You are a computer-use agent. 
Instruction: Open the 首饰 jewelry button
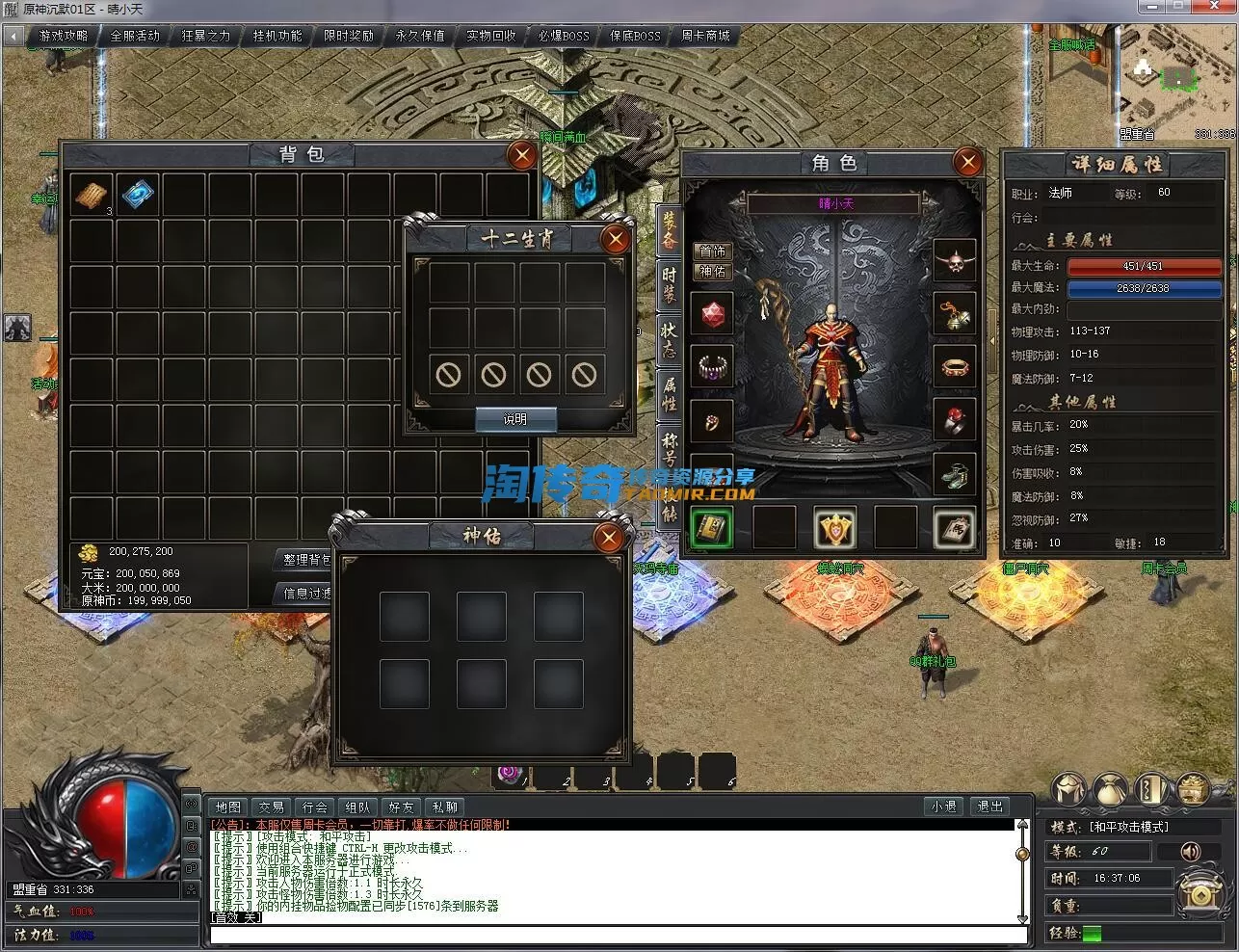coord(713,251)
